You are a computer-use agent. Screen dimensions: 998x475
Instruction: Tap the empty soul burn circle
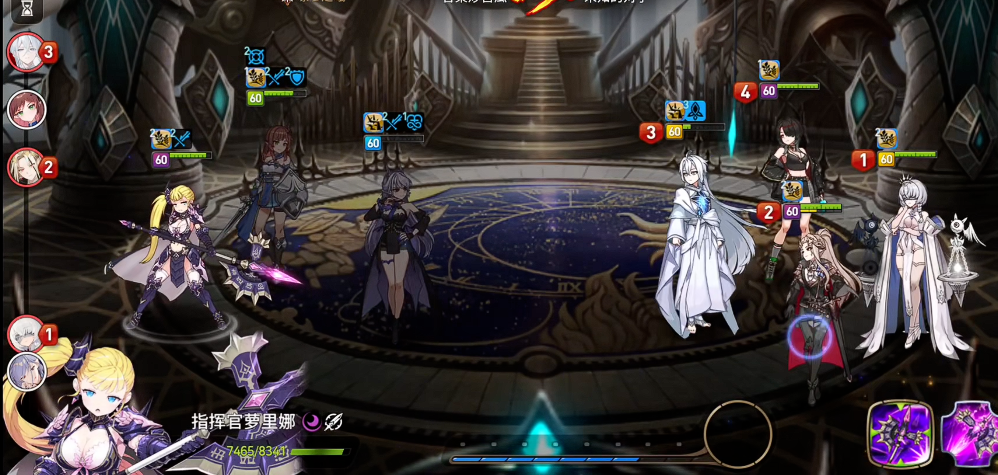pyautogui.click(x=738, y=433)
